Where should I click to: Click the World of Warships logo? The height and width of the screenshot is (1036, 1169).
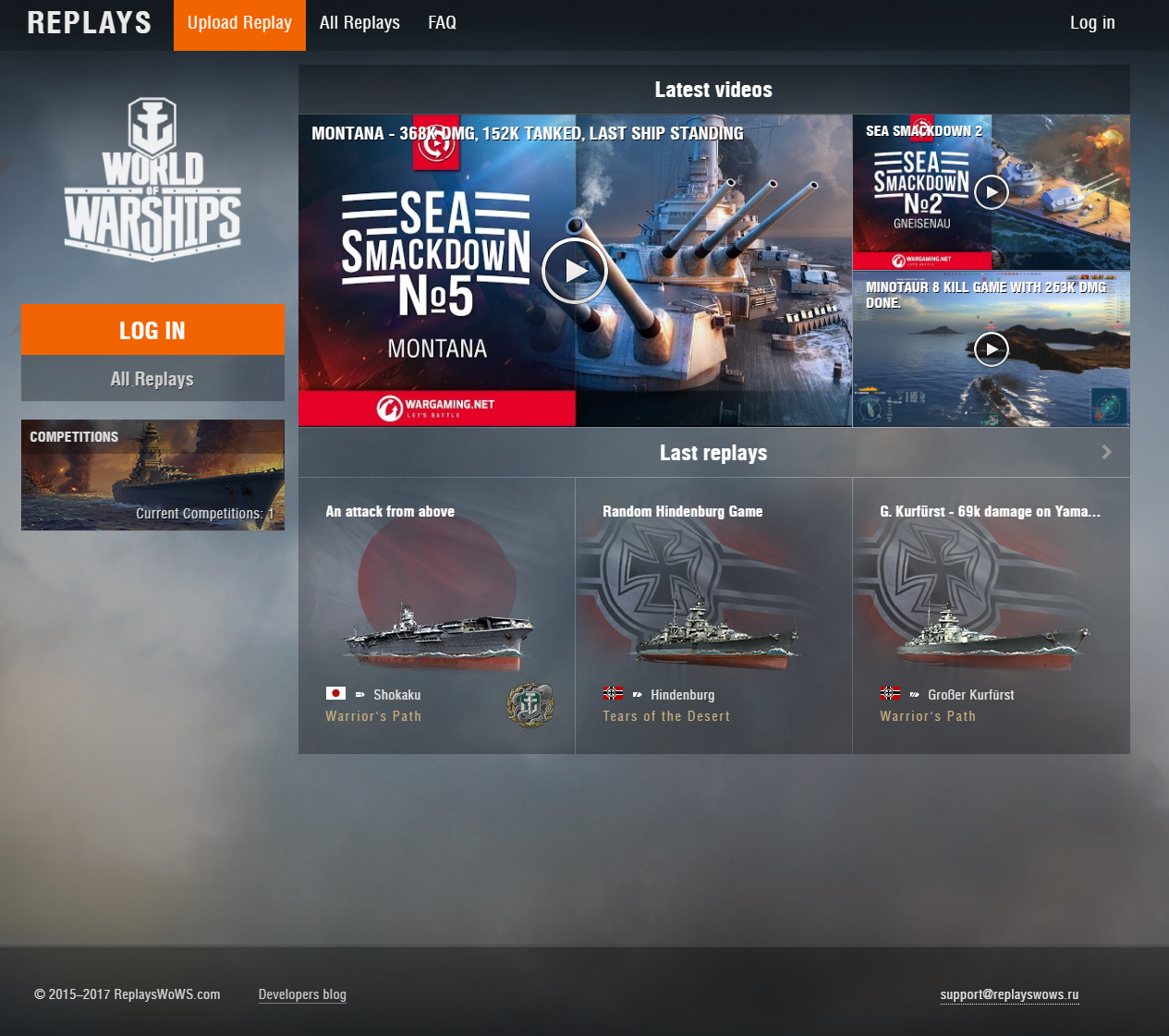pos(152,179)
